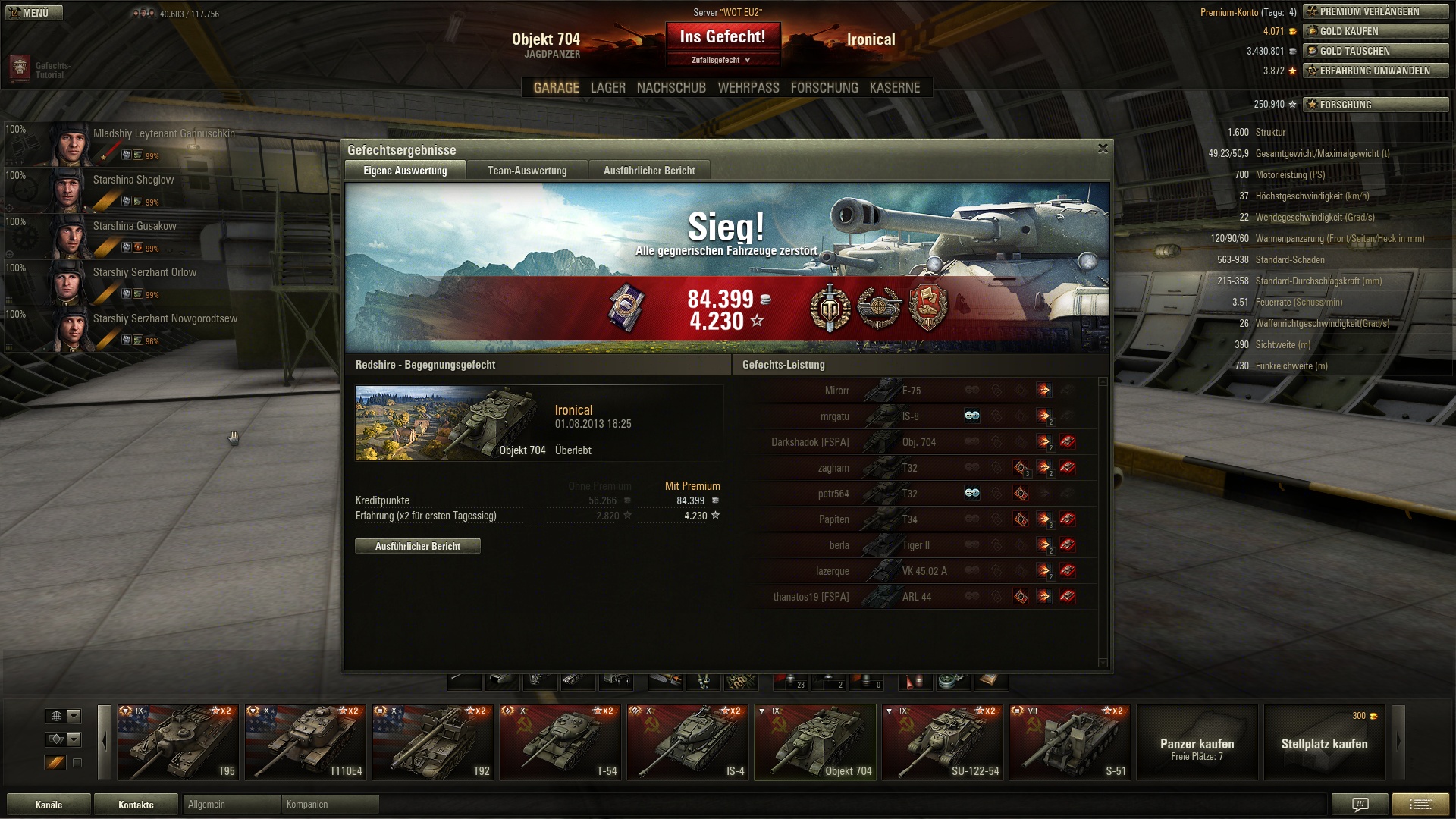Open Erfahrung umwandeln
Viewport: 1456px width, 819px height.
[x=1375, y=71]
